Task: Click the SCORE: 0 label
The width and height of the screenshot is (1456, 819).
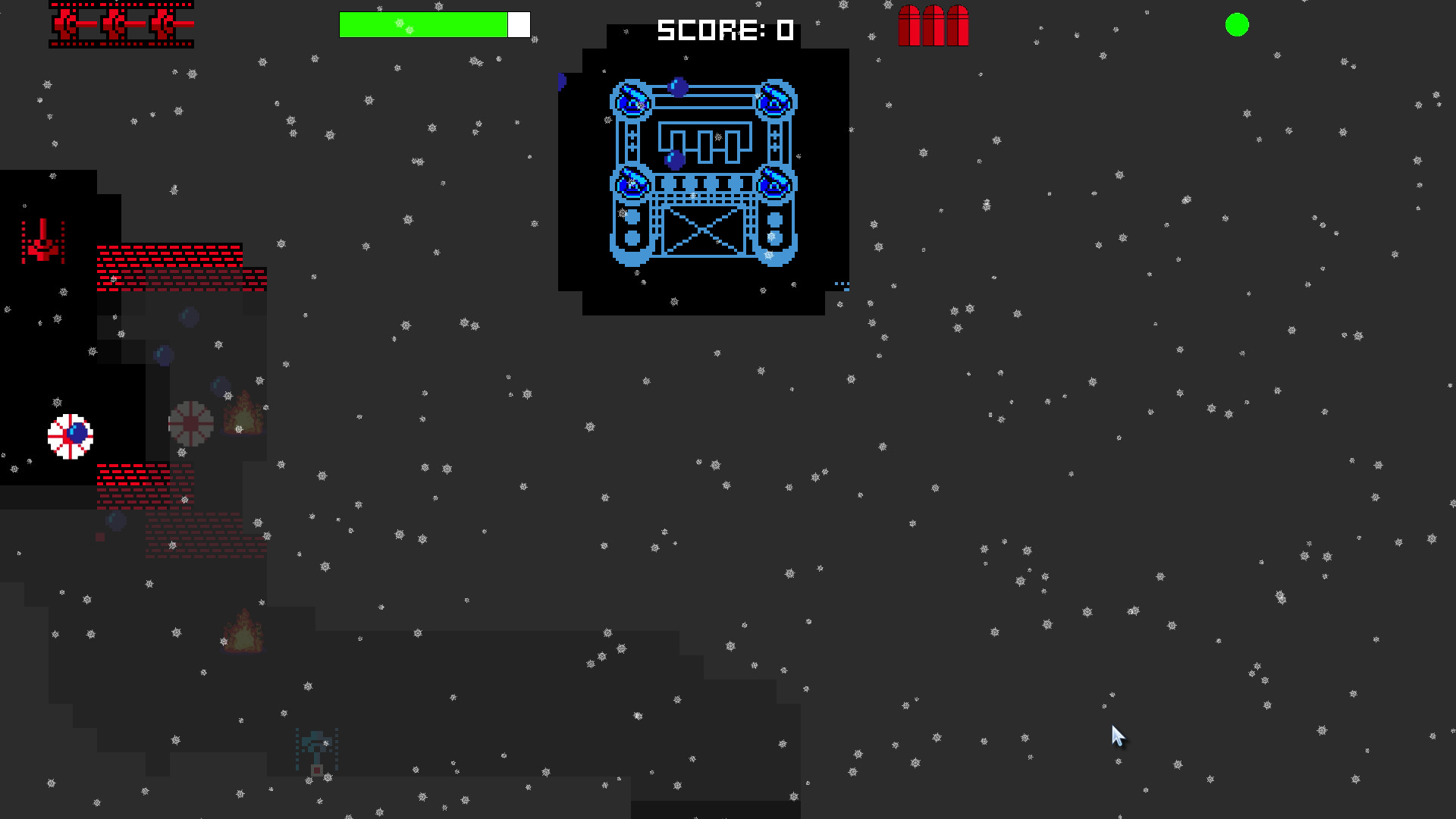Action: click(724, 30)
